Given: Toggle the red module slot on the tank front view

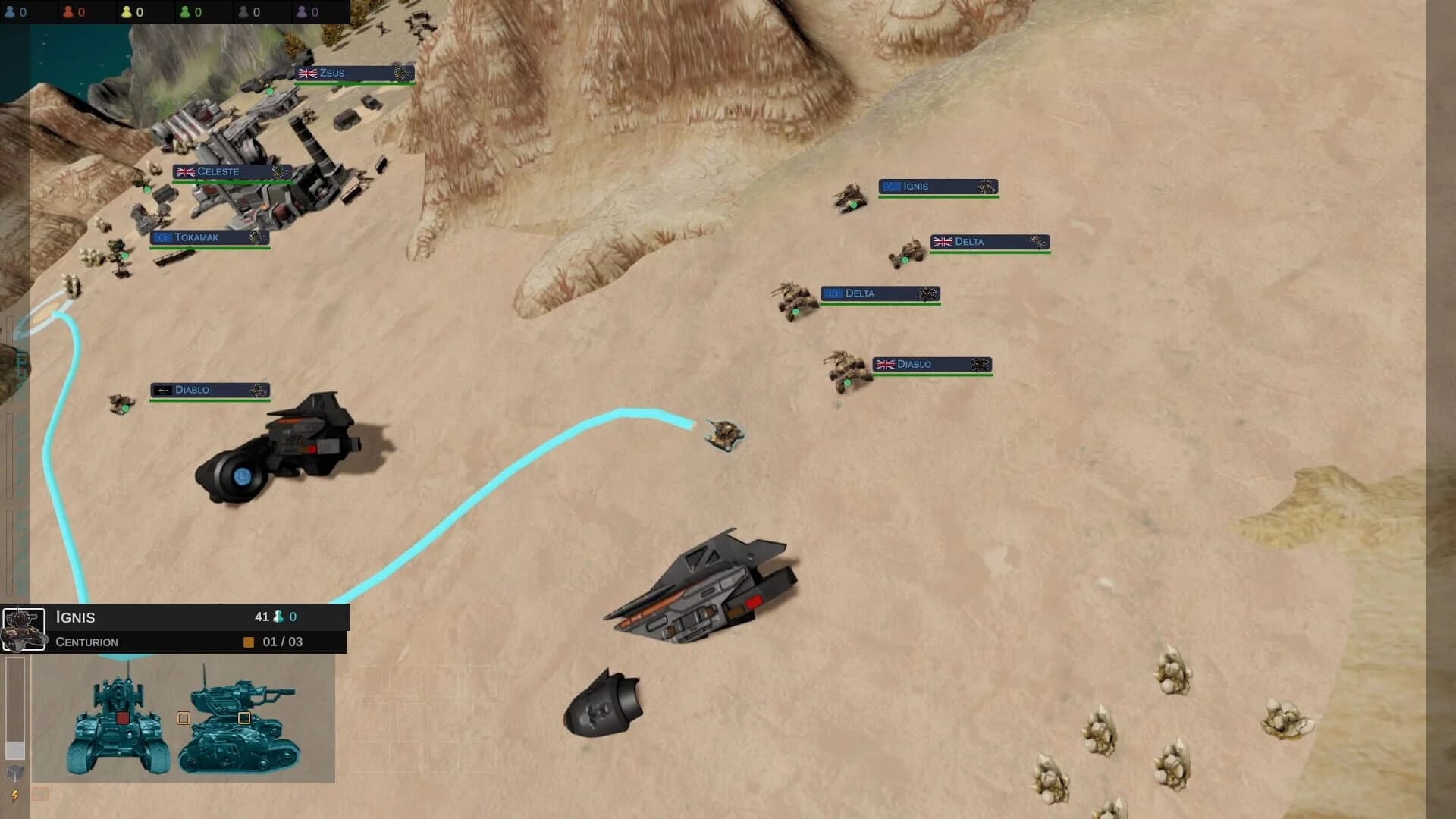Looking at the screenshot, I should tap(122, 718).
